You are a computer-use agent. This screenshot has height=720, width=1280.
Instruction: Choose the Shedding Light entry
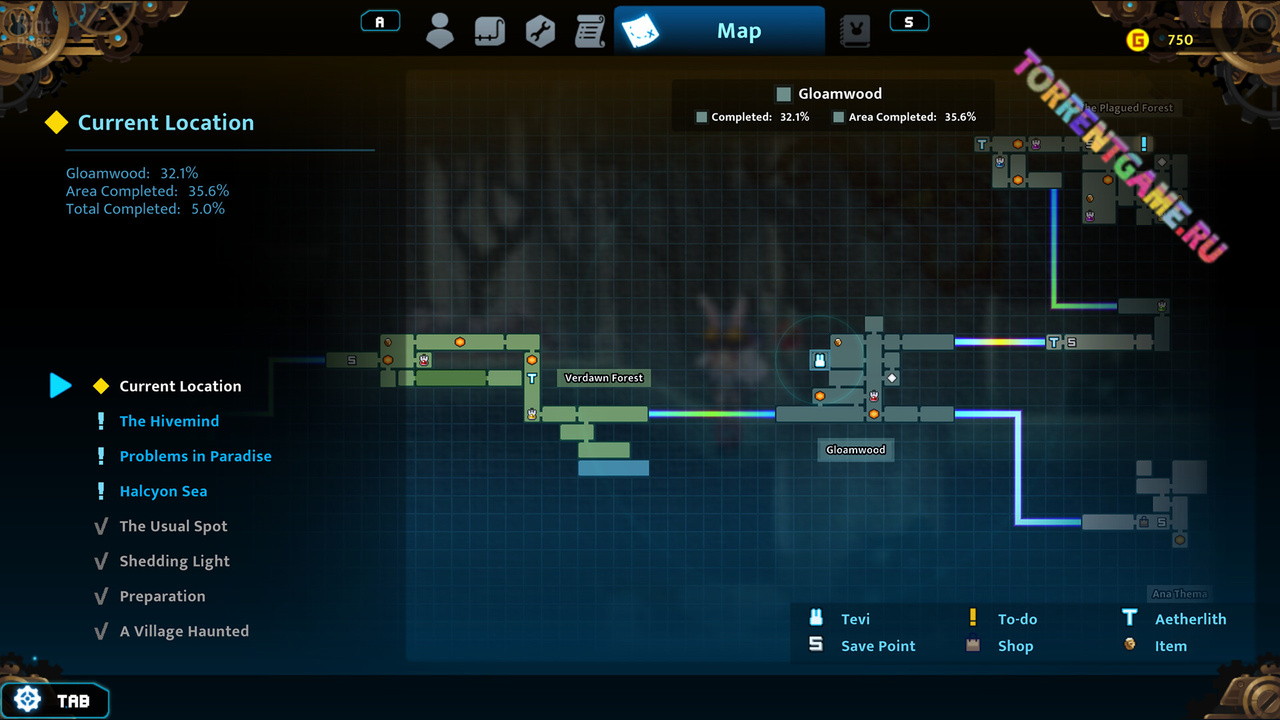174,561
